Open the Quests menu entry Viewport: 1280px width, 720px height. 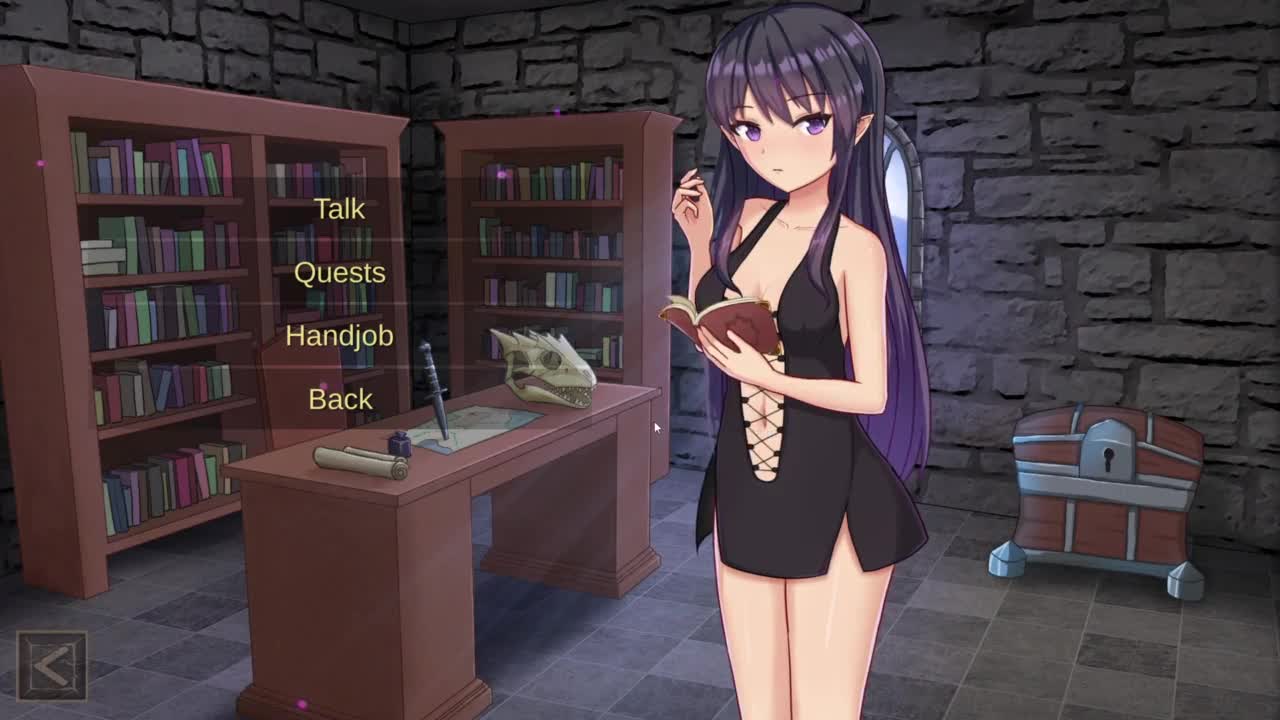tap(339, 273)
